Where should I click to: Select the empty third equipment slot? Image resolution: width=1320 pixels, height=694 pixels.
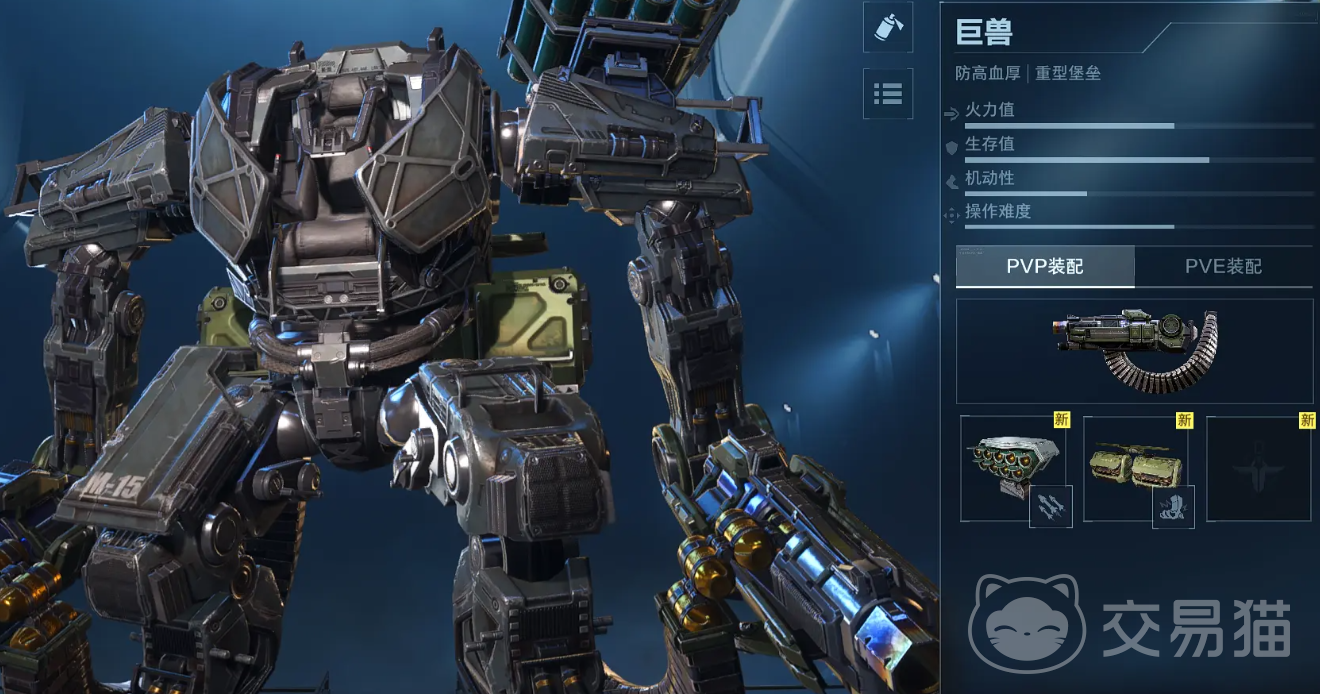(1259, 468)
